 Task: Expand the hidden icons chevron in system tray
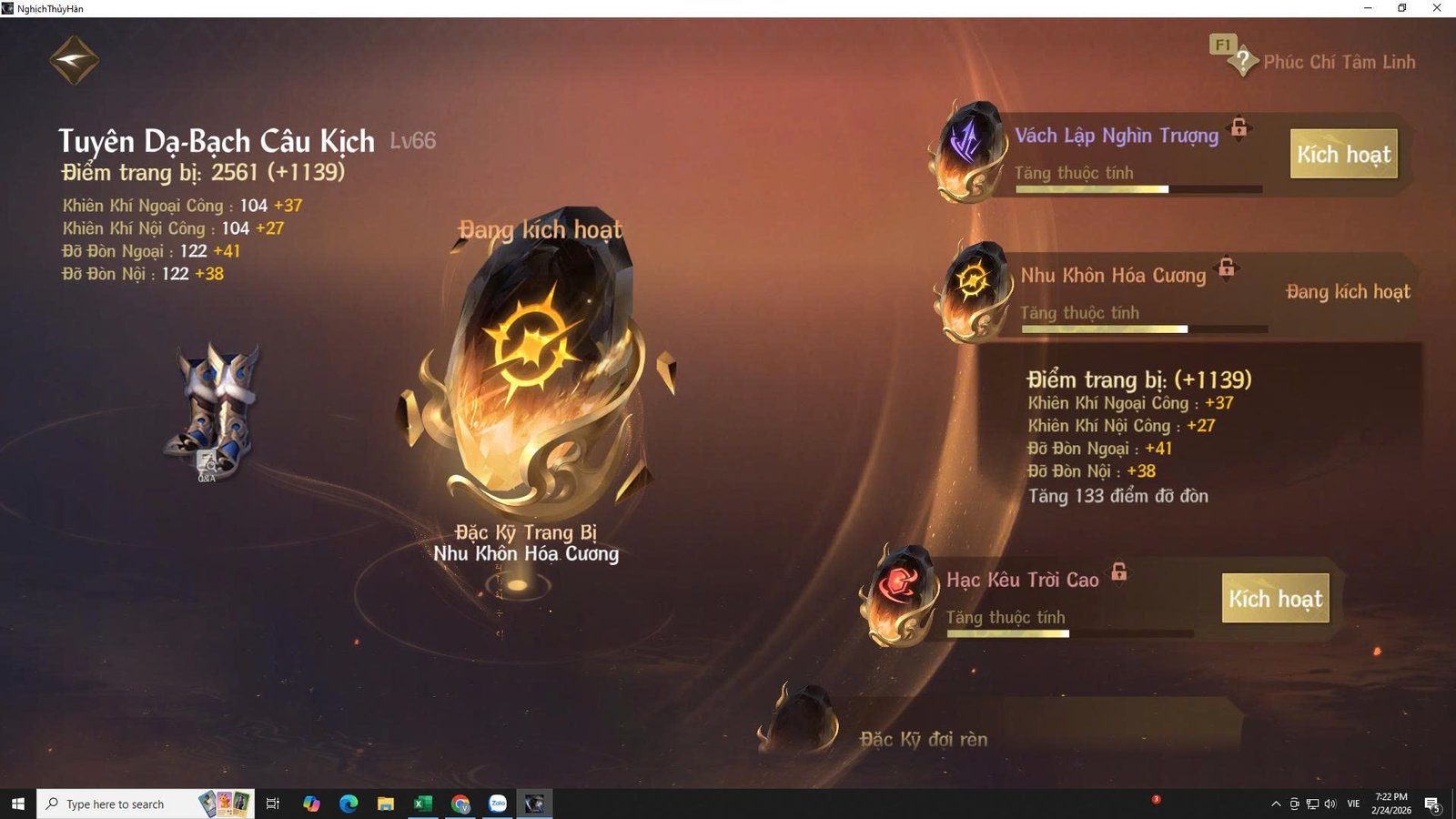[x=1275, y=804]
